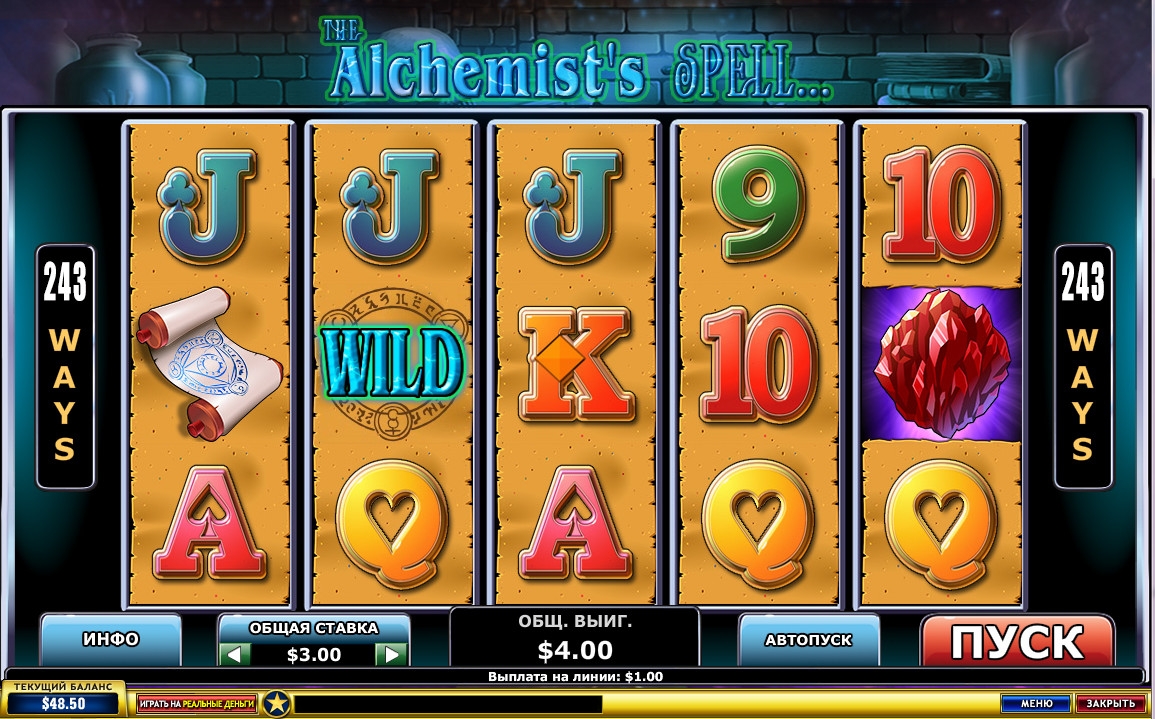Start autoplay with the АВТОПУСК button

click(808, 639)
